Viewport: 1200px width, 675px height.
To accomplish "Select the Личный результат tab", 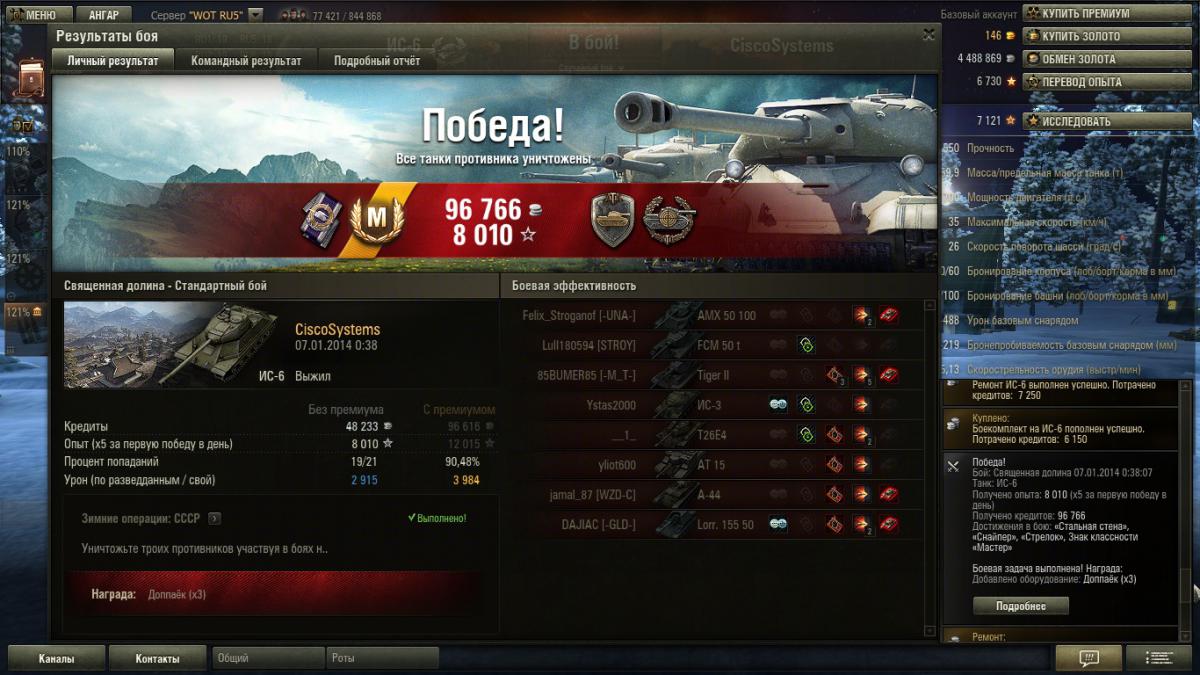I will tap(112, 60).
